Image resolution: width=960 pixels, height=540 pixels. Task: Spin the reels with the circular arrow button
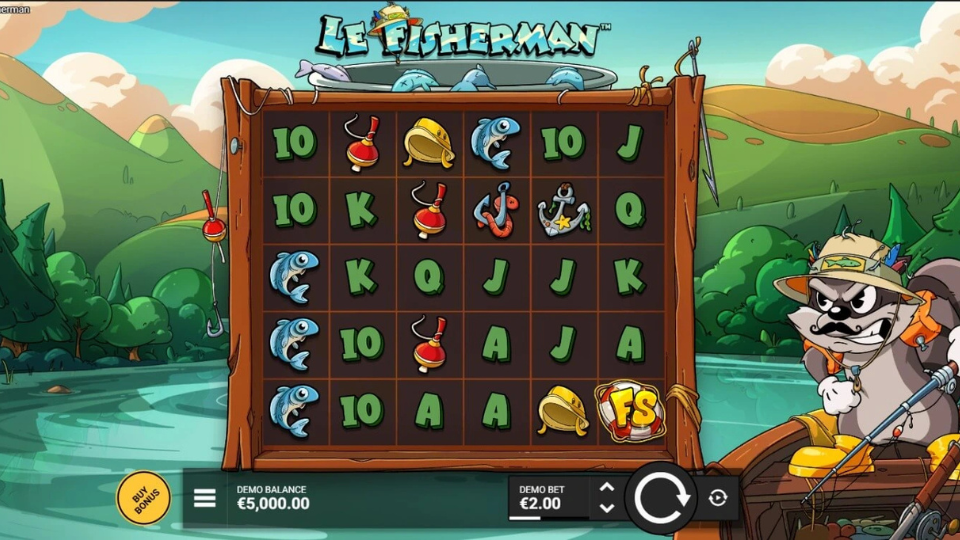(661, 497)
